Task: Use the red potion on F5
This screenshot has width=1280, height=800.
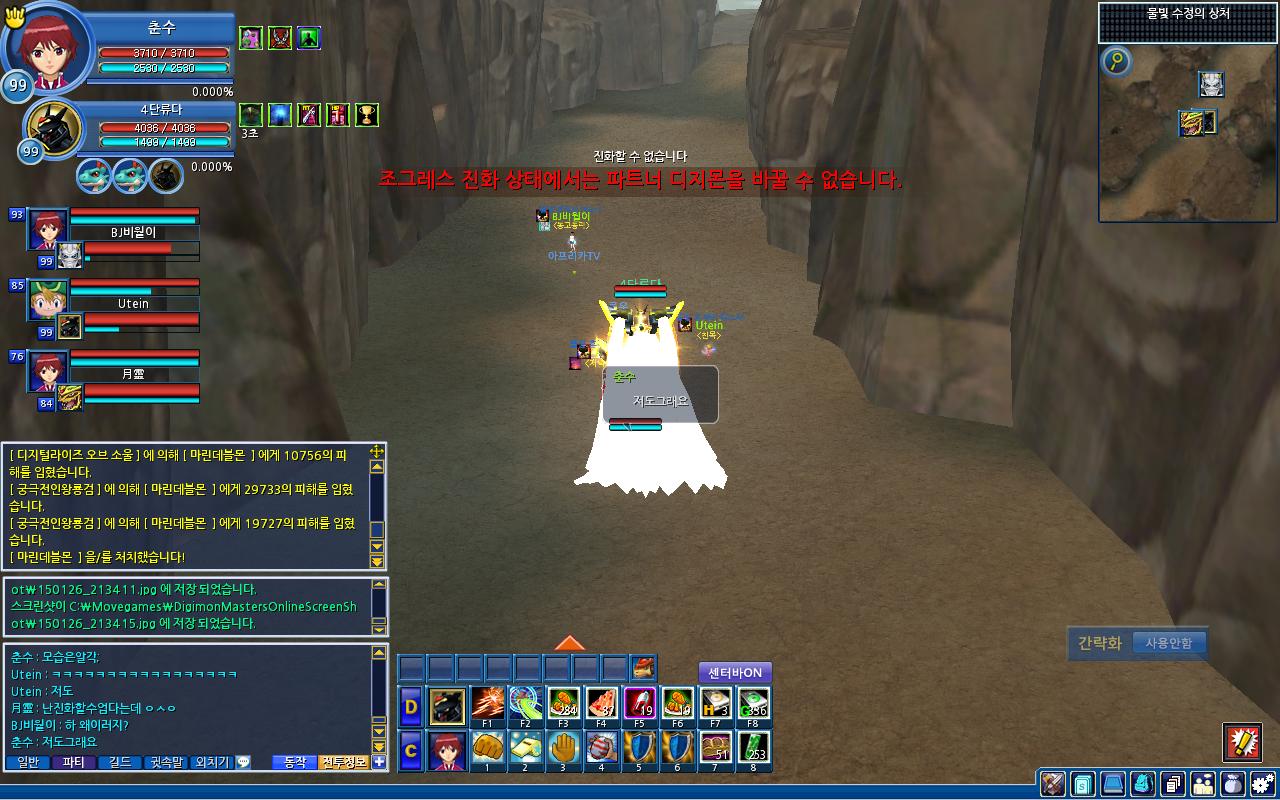Action: (x=639, y=704)
